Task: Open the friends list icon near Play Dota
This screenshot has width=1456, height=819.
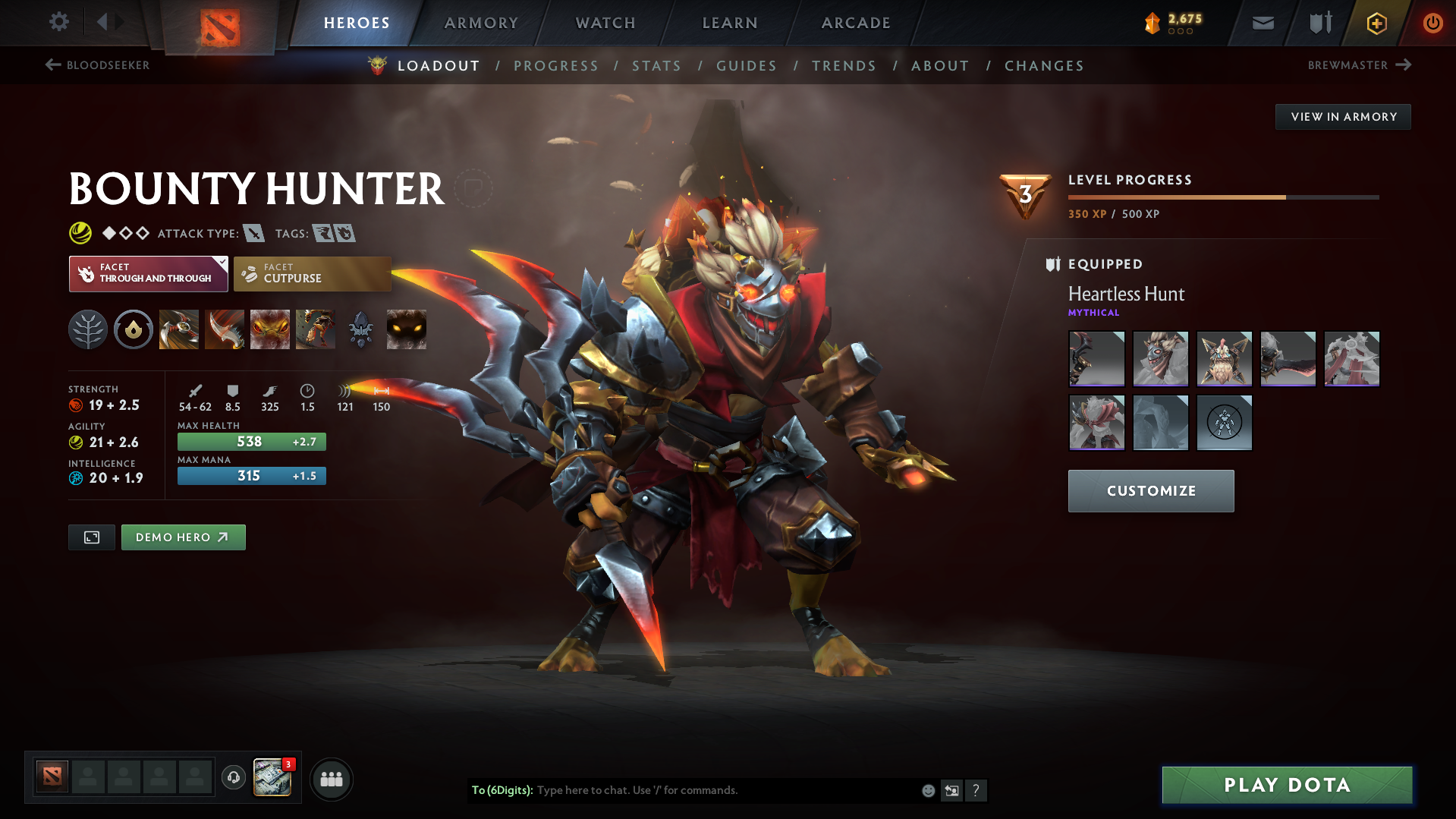Action: (331, 779)
